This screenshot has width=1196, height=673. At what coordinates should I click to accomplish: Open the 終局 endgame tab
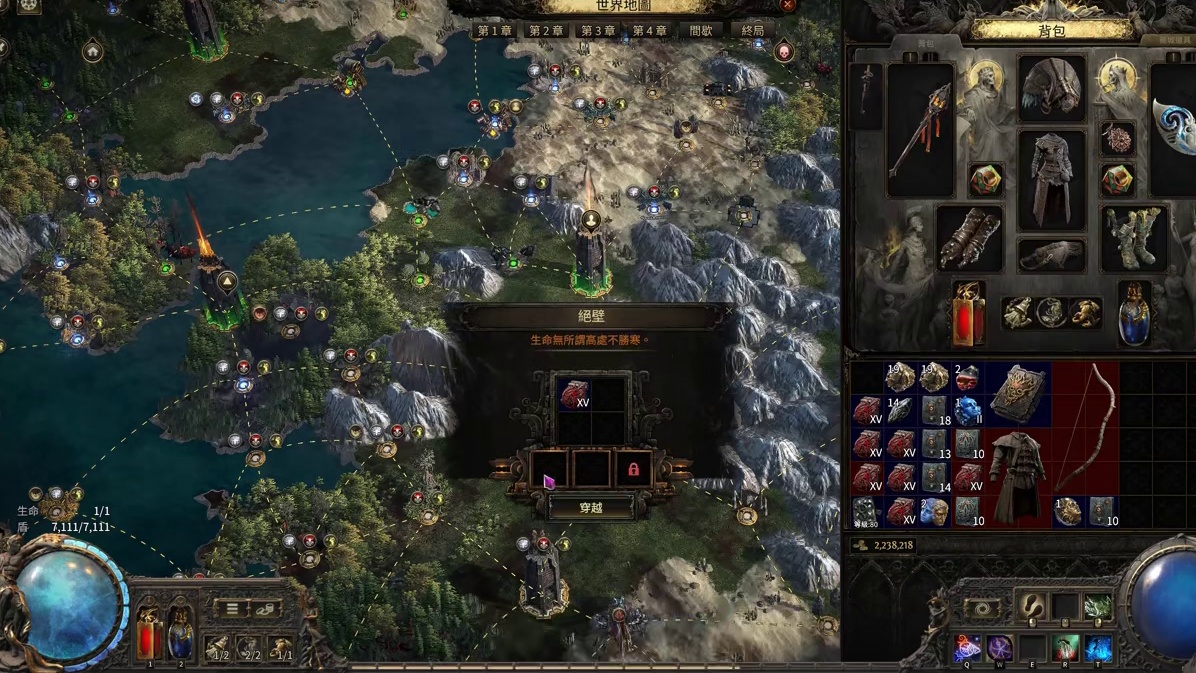753,31
